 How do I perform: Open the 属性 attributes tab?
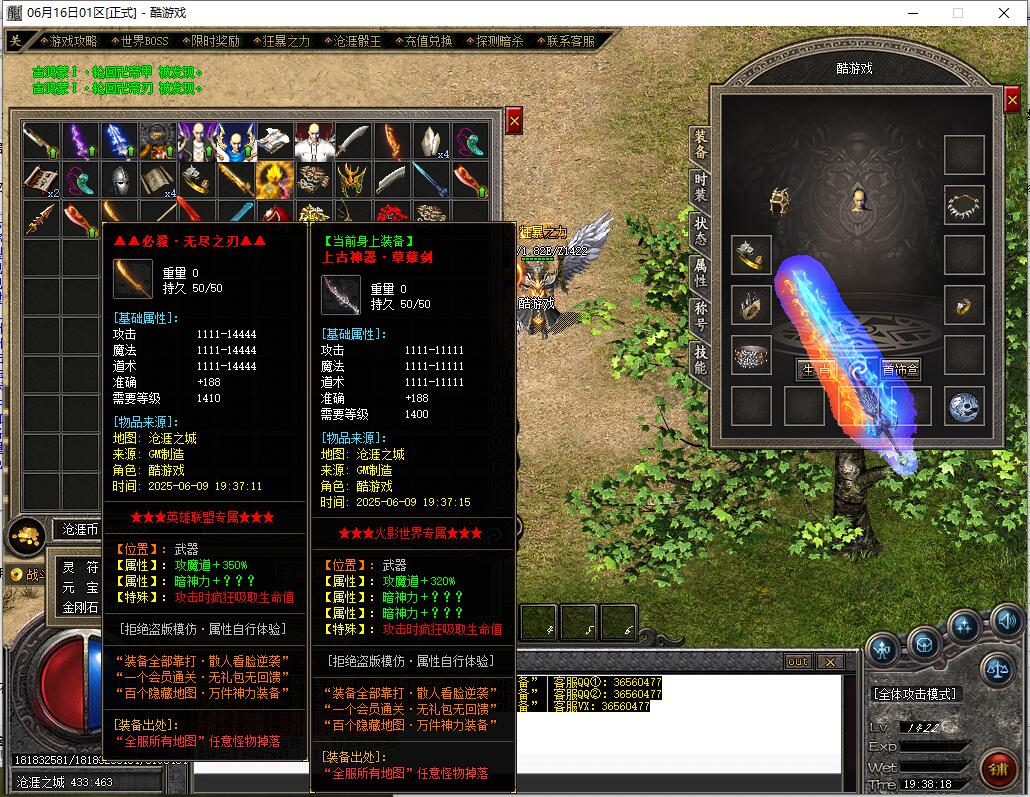click(700, 271)
